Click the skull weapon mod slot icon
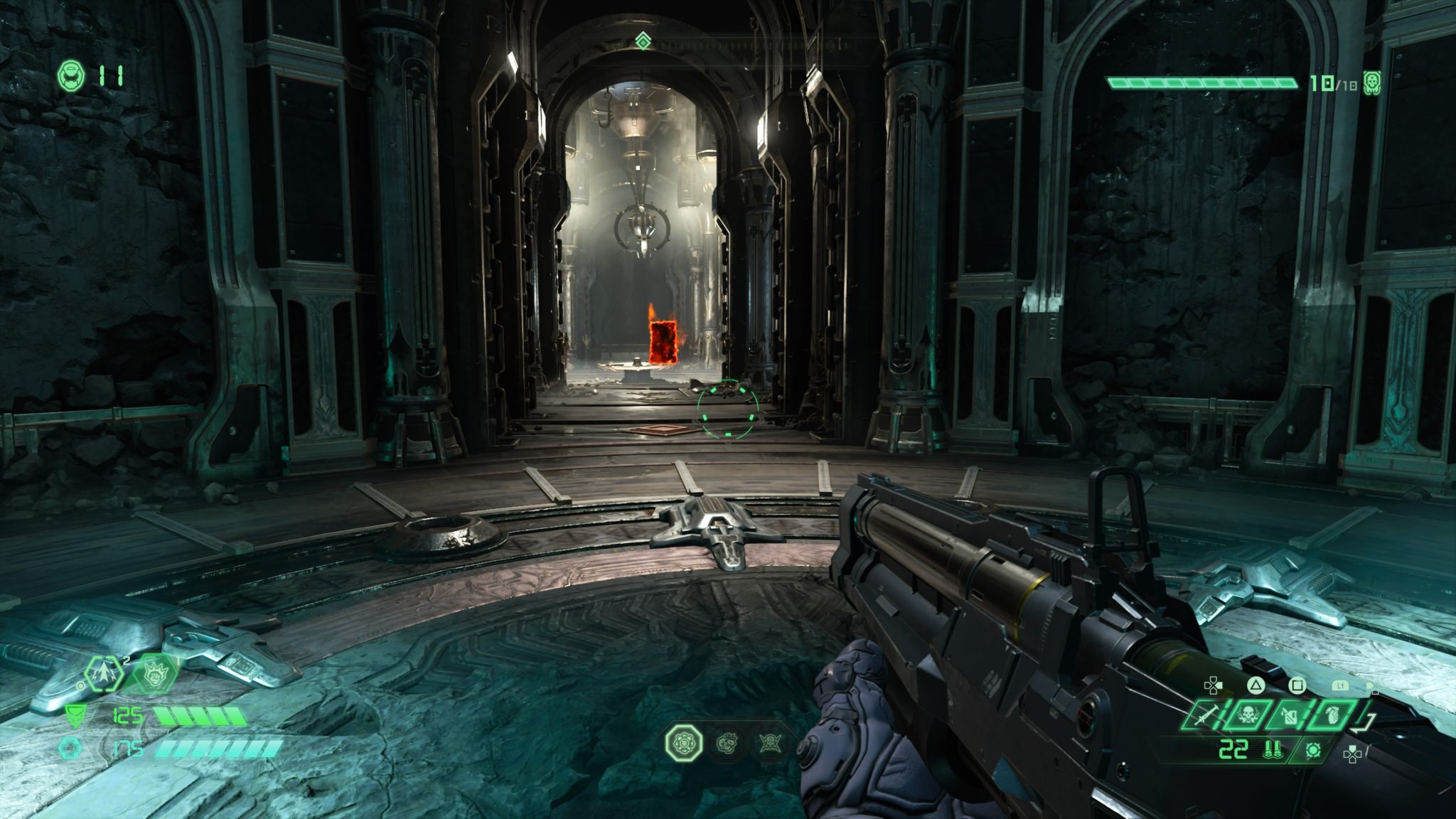Viewport: 1456px width, 819px height. coord(1248,714)
